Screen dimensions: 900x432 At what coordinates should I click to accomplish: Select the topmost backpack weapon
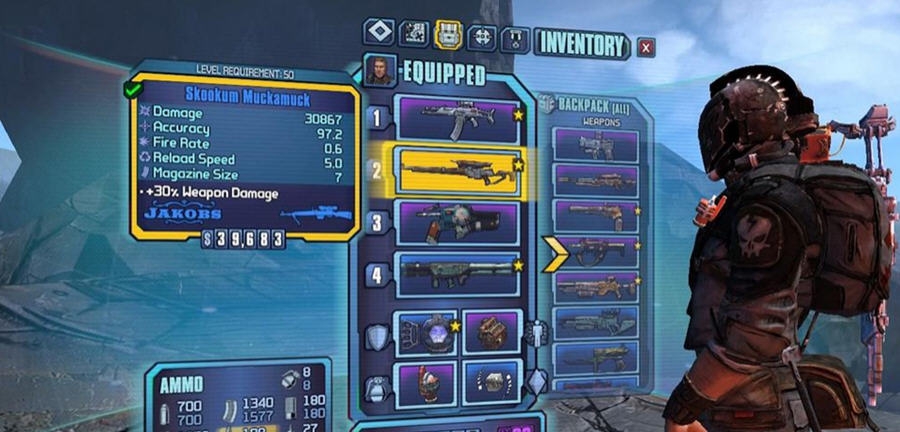pyautogui.click(x=596, y=146)
